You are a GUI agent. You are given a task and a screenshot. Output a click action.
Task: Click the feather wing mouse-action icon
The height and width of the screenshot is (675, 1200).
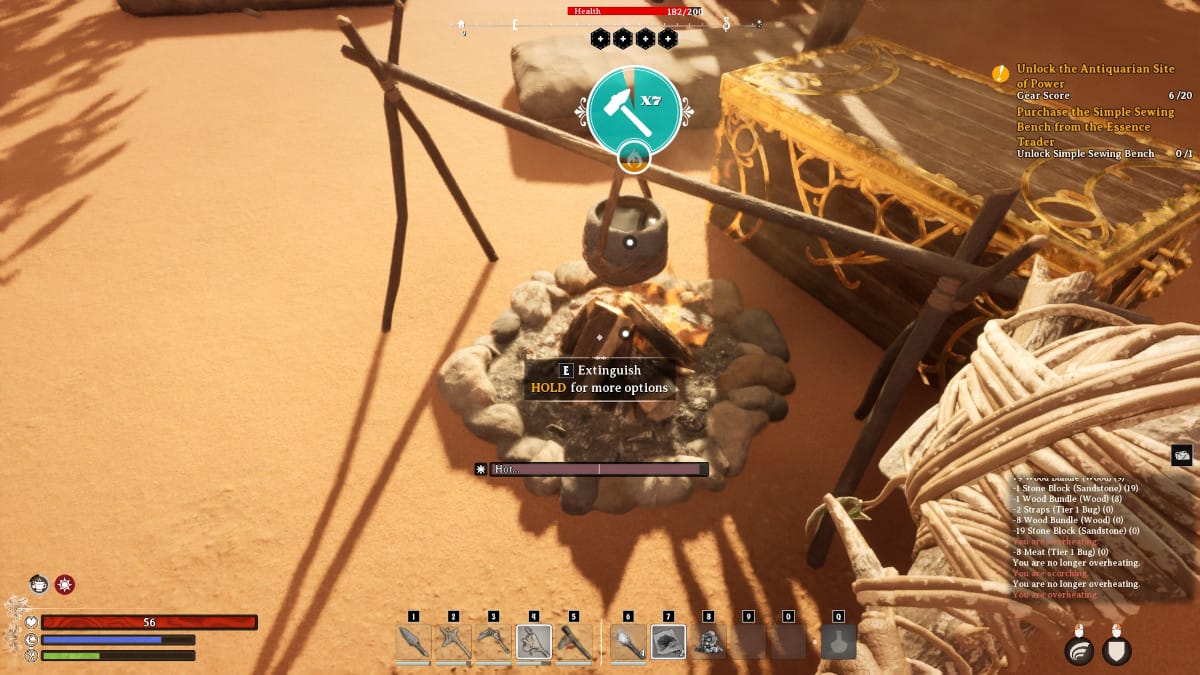click(1079, 651)
